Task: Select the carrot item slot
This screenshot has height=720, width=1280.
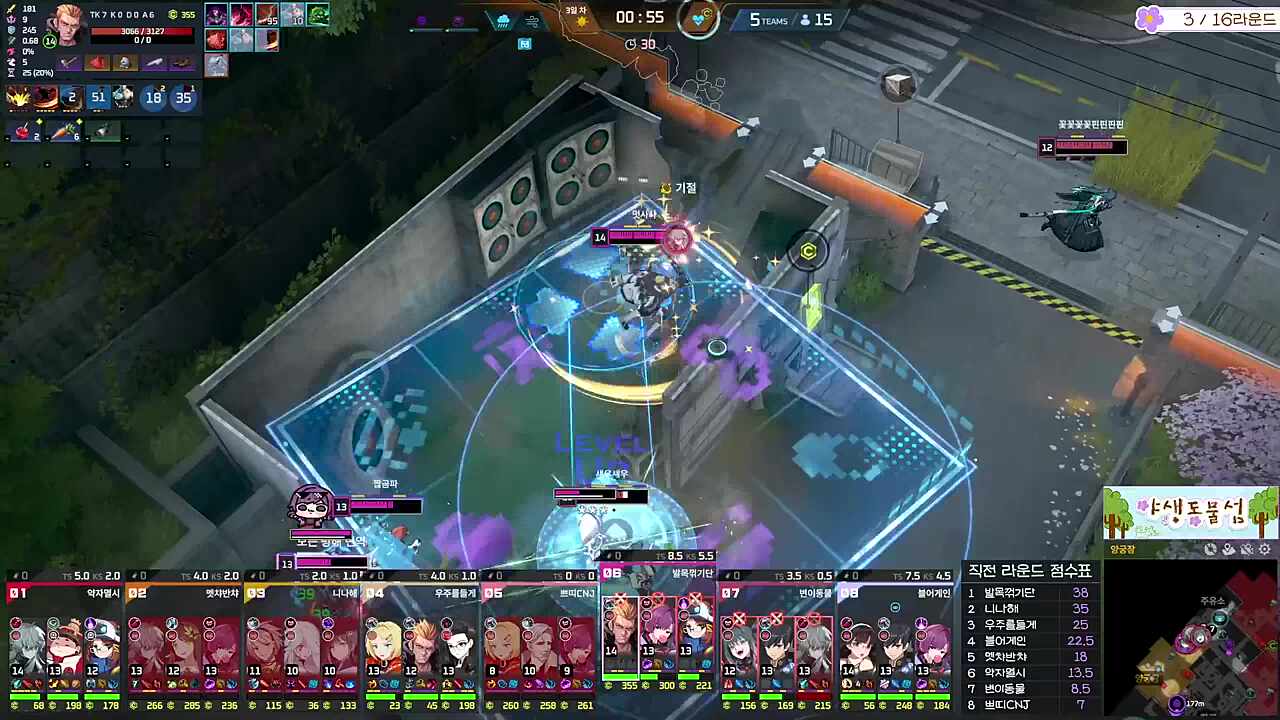Action: pyautogui.click(x=63, y=131)
